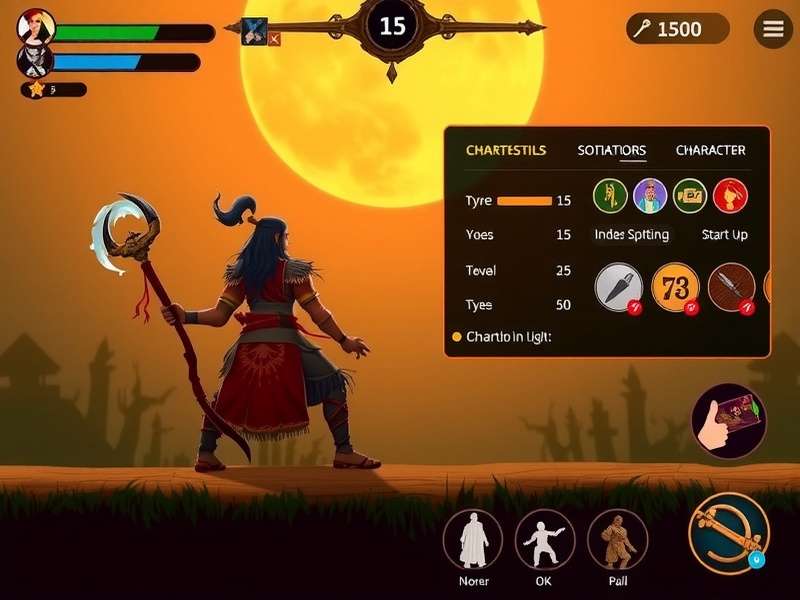Open the hamburger menu
The width and height of the screenshot is (800, 600).
click(773, 29)
